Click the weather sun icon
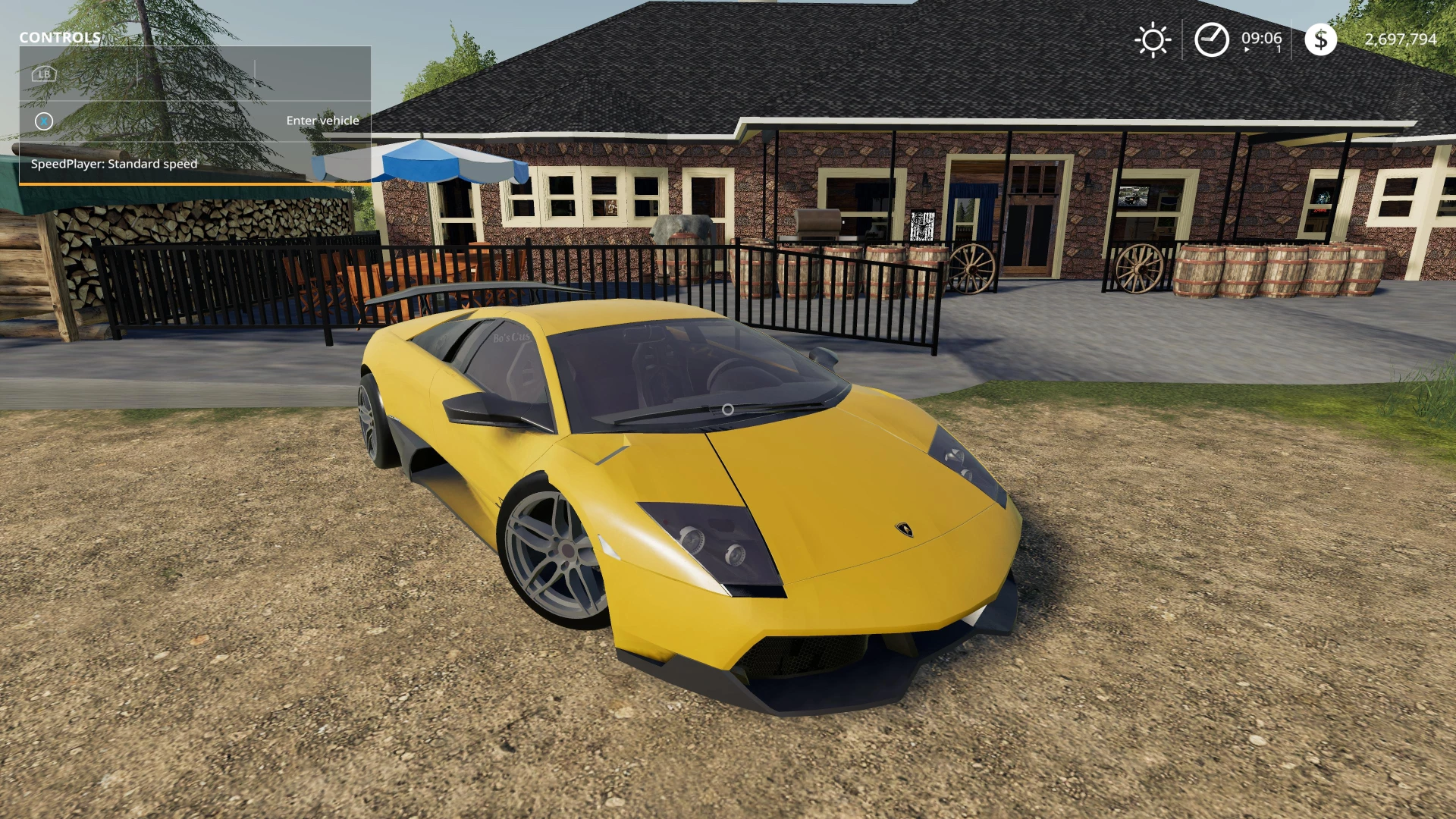Screen dimensions: 1456x819 click(1153, 38)
